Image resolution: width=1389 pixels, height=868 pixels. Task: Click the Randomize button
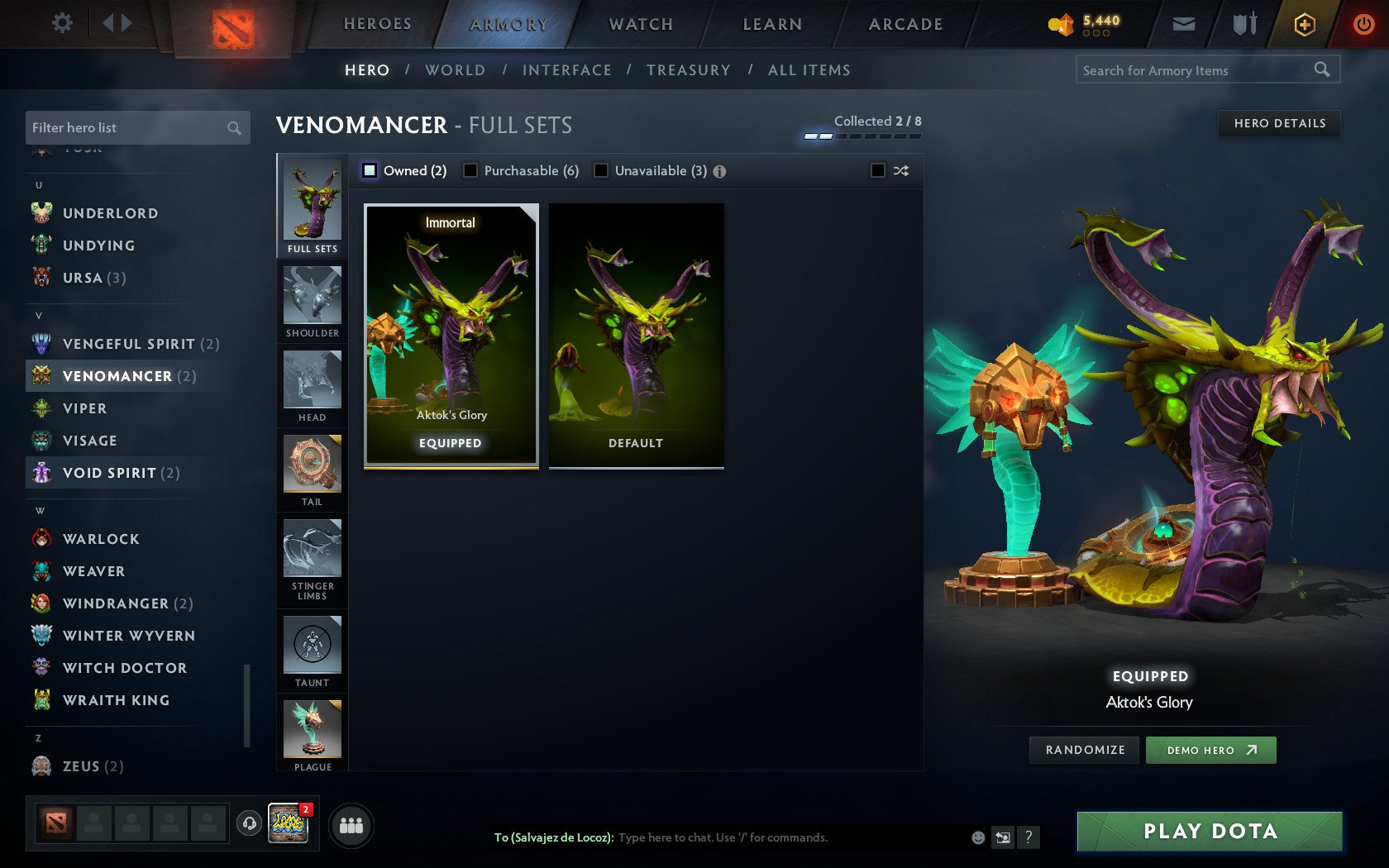click(1084, 750)
